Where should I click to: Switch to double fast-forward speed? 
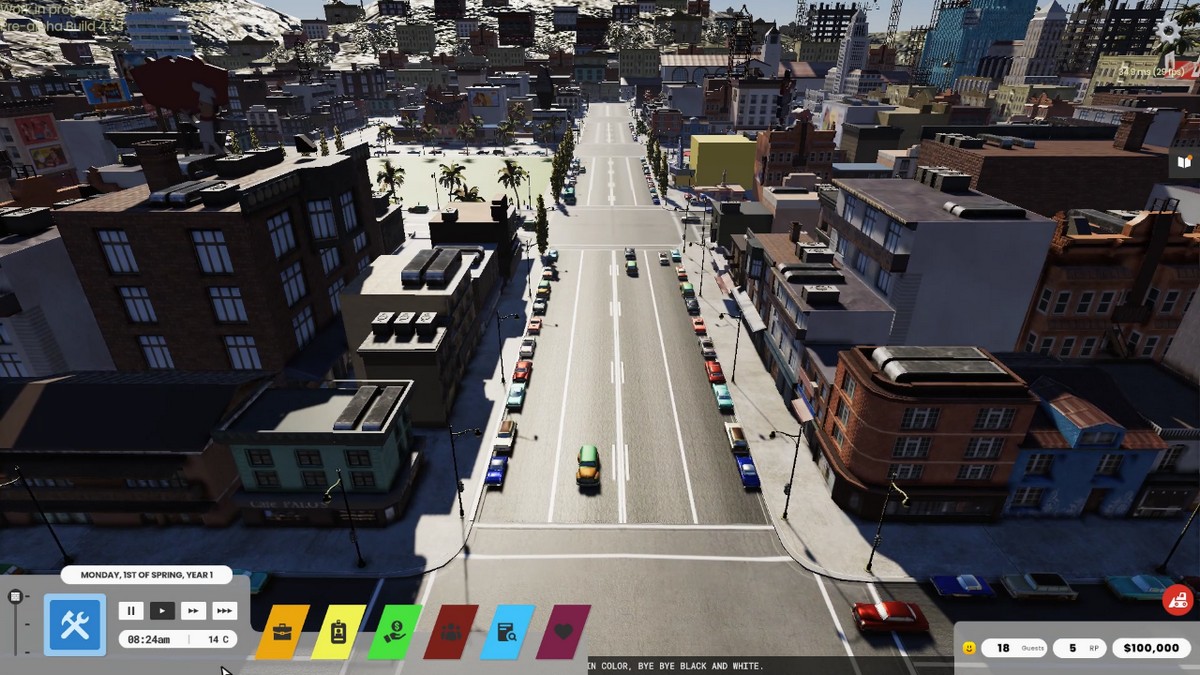(193, 610)
